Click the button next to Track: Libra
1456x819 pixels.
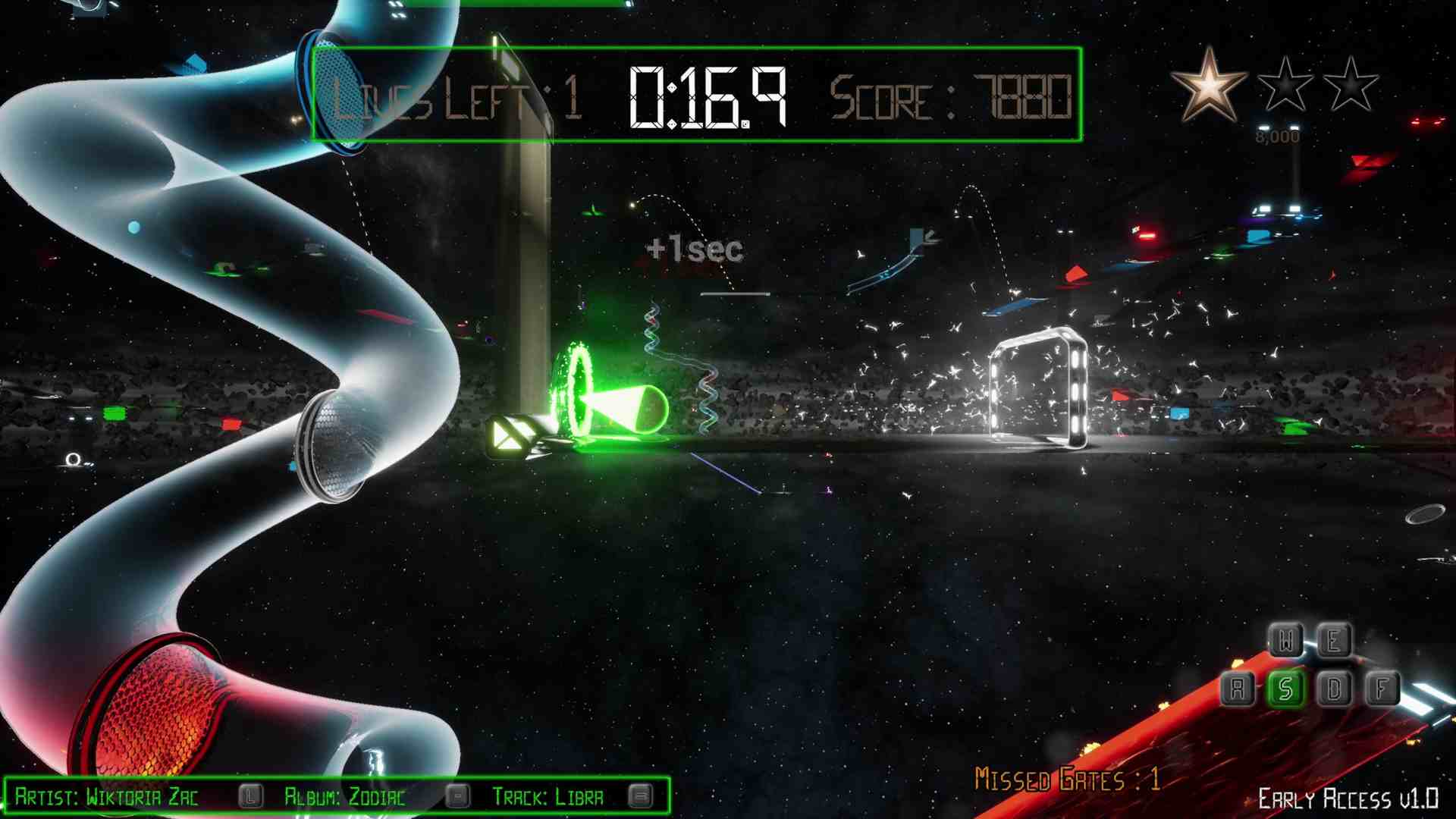(x=642, y=796)
